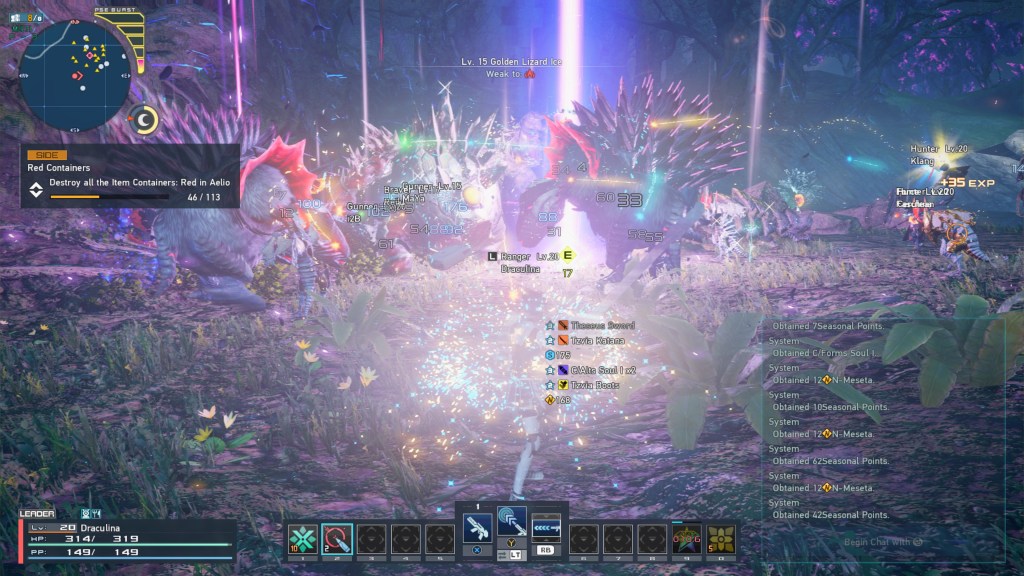The height and width of the screenshot is (576, 1024).
Task: Click the party member count icon
Action: (26, 17)
